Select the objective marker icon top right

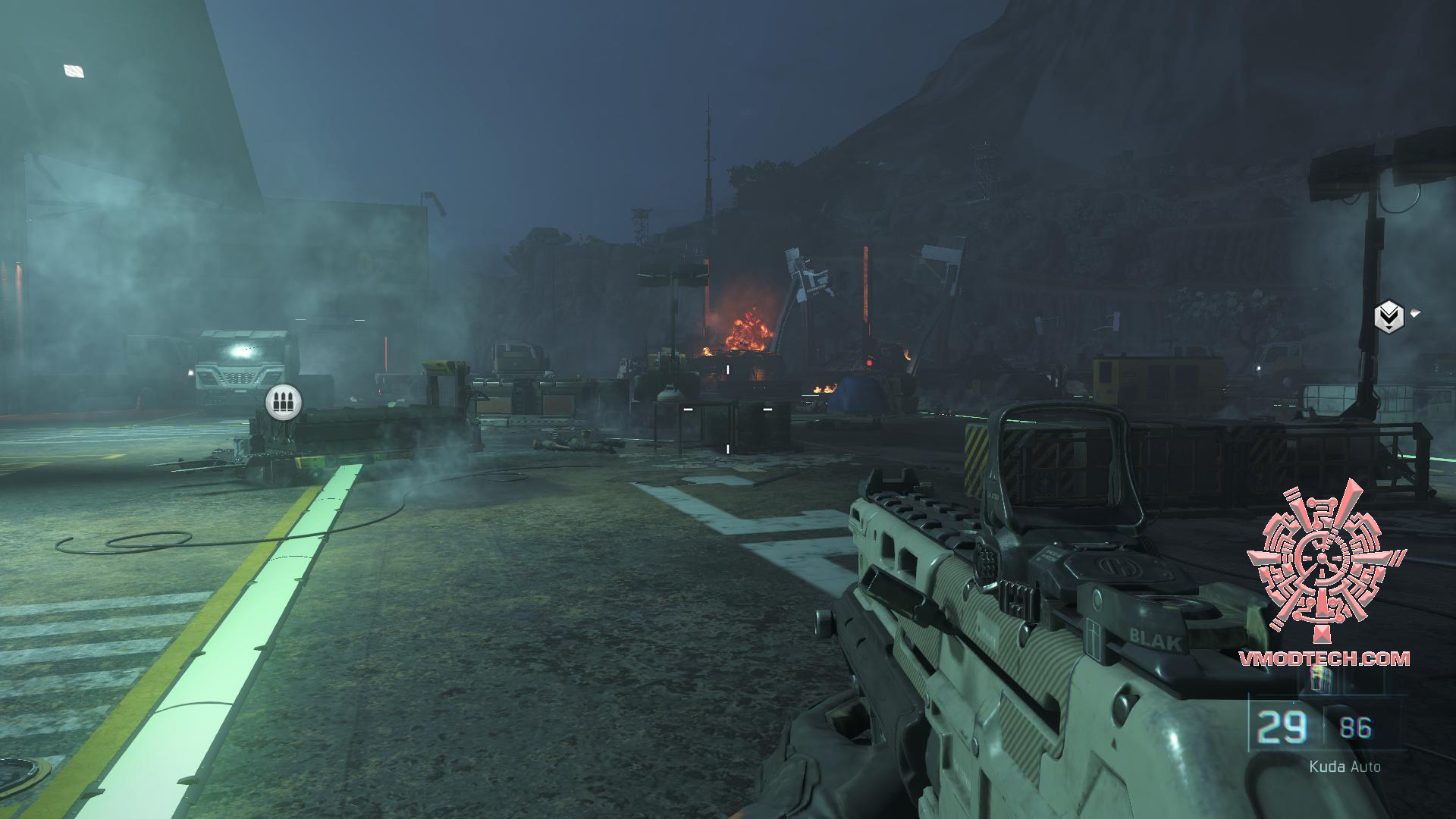pyautogui.click(x=1389, y=315)
